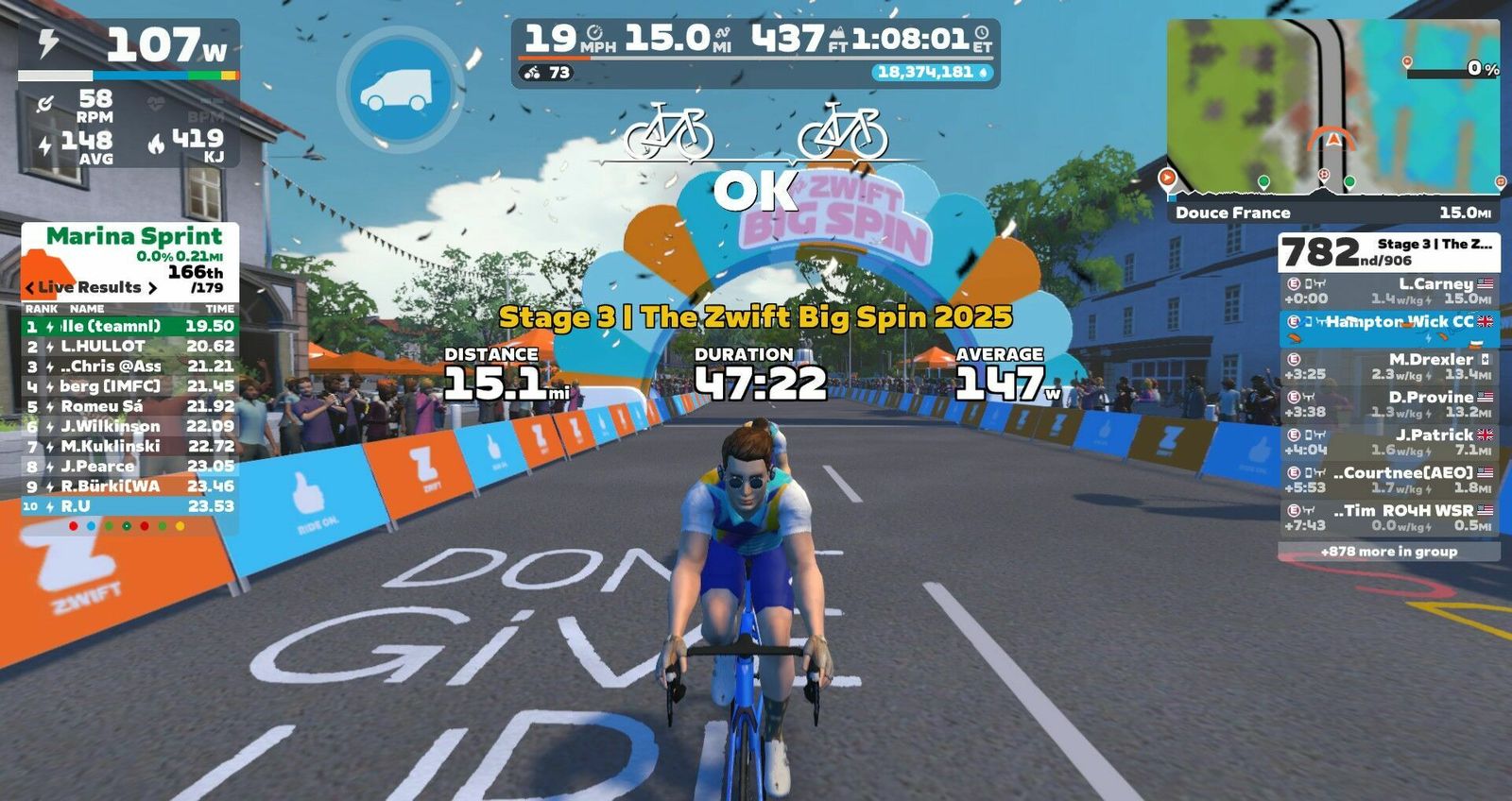Select the Tim RO4H WSR rider row

(1389, 518)
